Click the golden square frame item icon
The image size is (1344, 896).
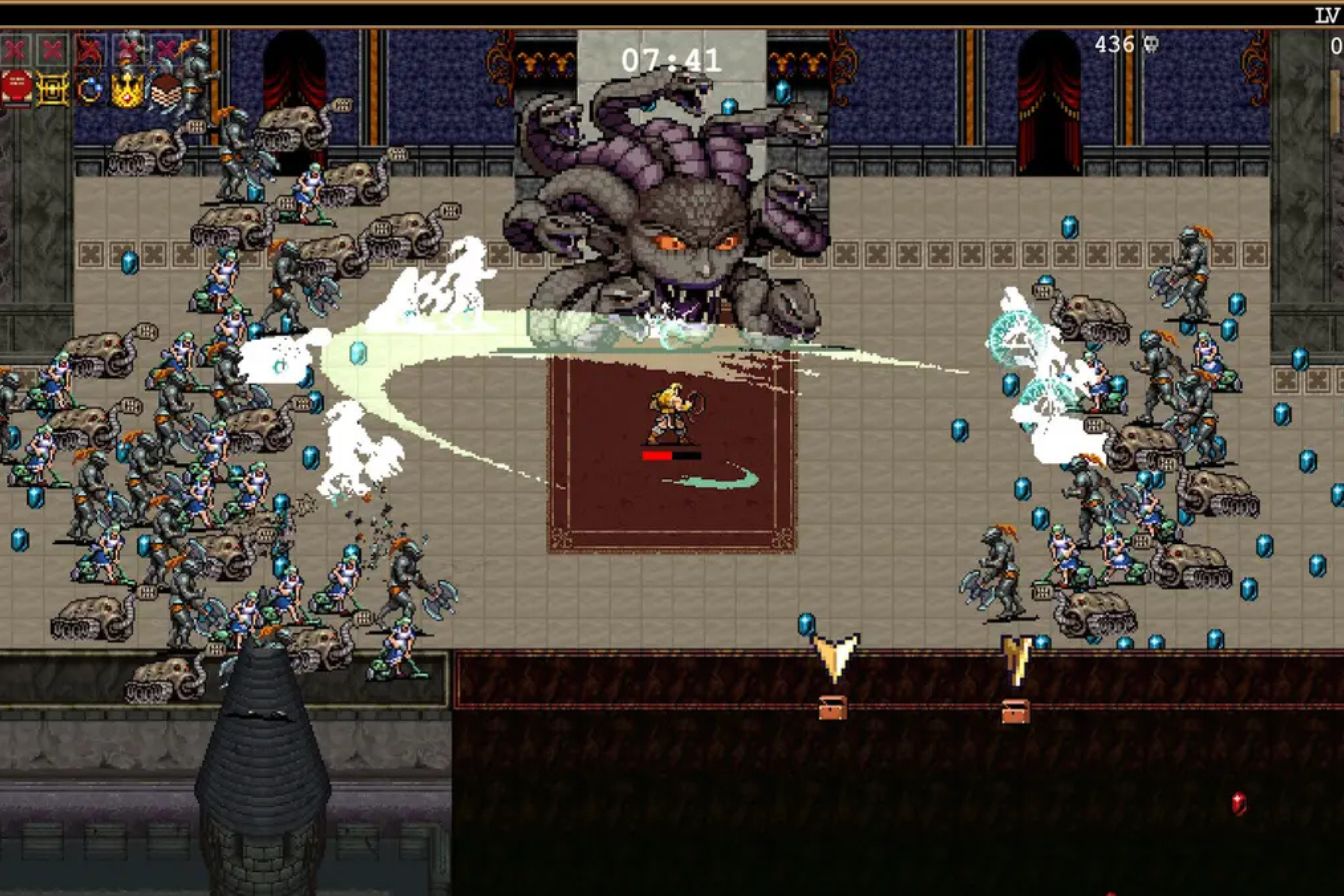(53, 89)
